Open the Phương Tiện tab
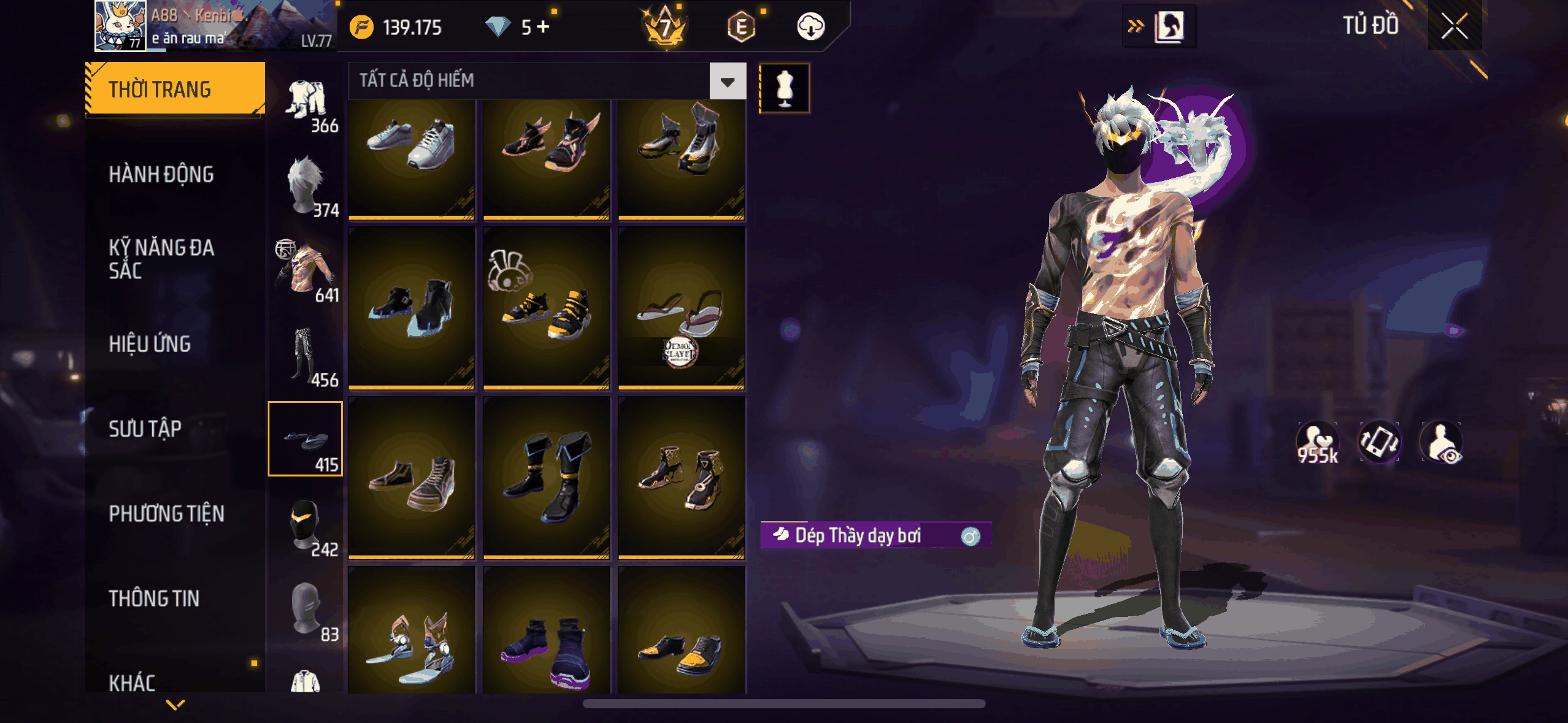 click(x=166, y=514)
